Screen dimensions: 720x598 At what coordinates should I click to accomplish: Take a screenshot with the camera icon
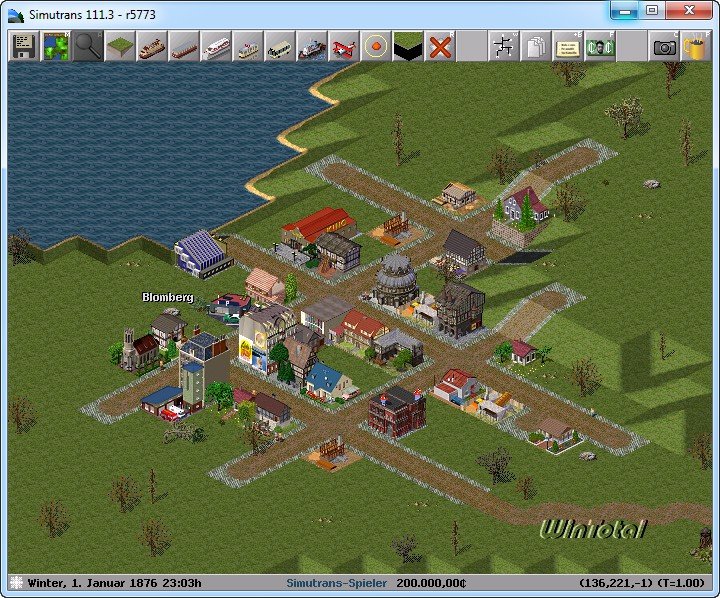[664, 46]
